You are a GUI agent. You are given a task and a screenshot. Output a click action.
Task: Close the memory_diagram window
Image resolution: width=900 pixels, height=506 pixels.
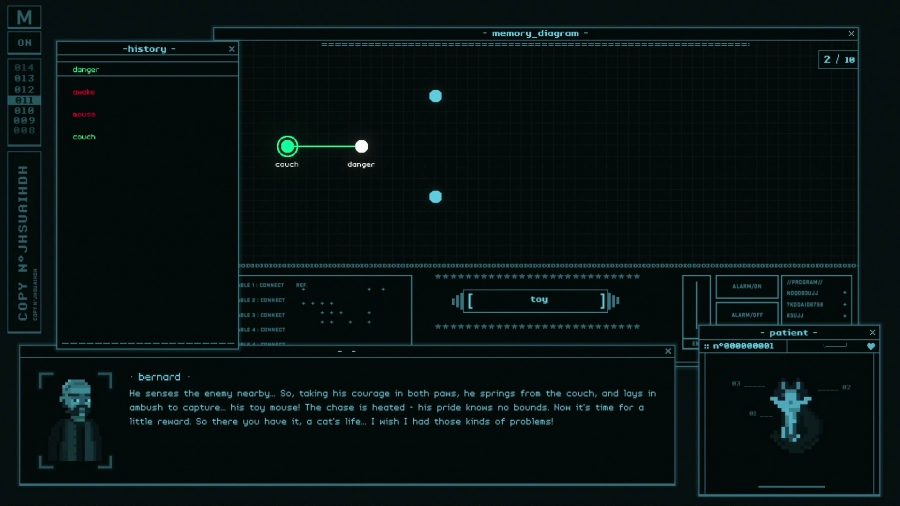click(x=852, y=33)
